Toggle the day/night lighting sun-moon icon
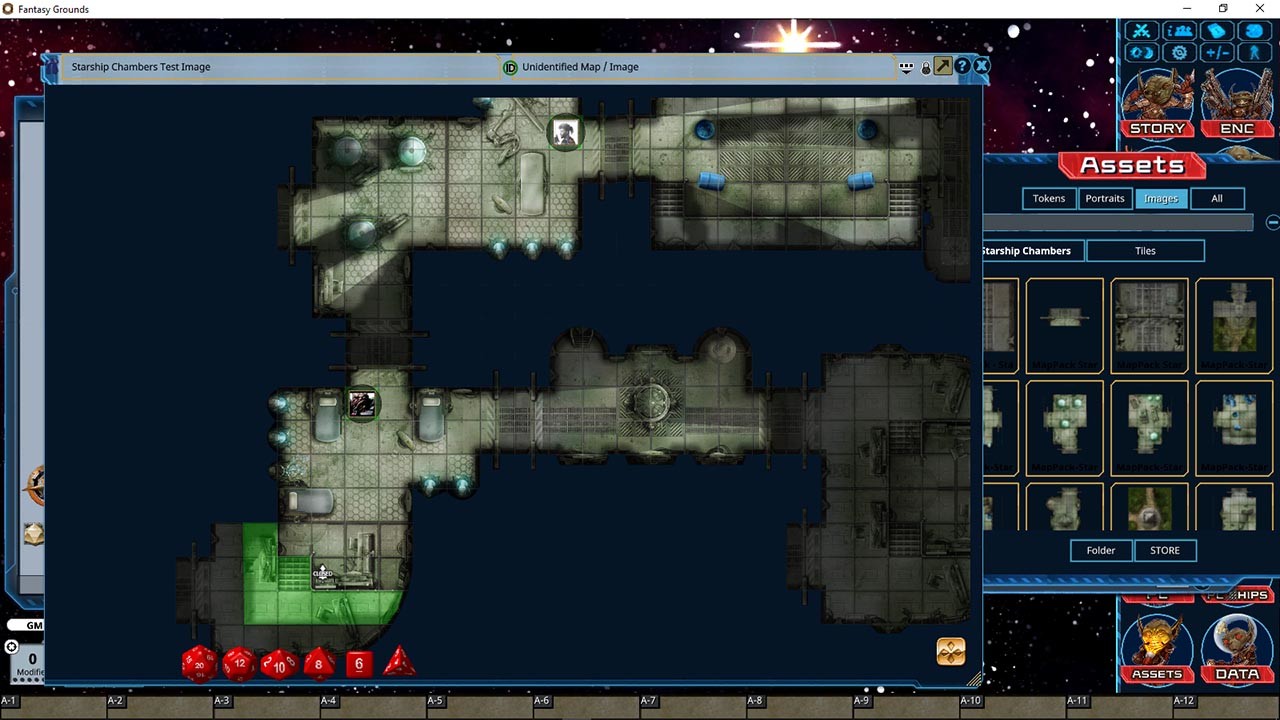 point(1142,52)
